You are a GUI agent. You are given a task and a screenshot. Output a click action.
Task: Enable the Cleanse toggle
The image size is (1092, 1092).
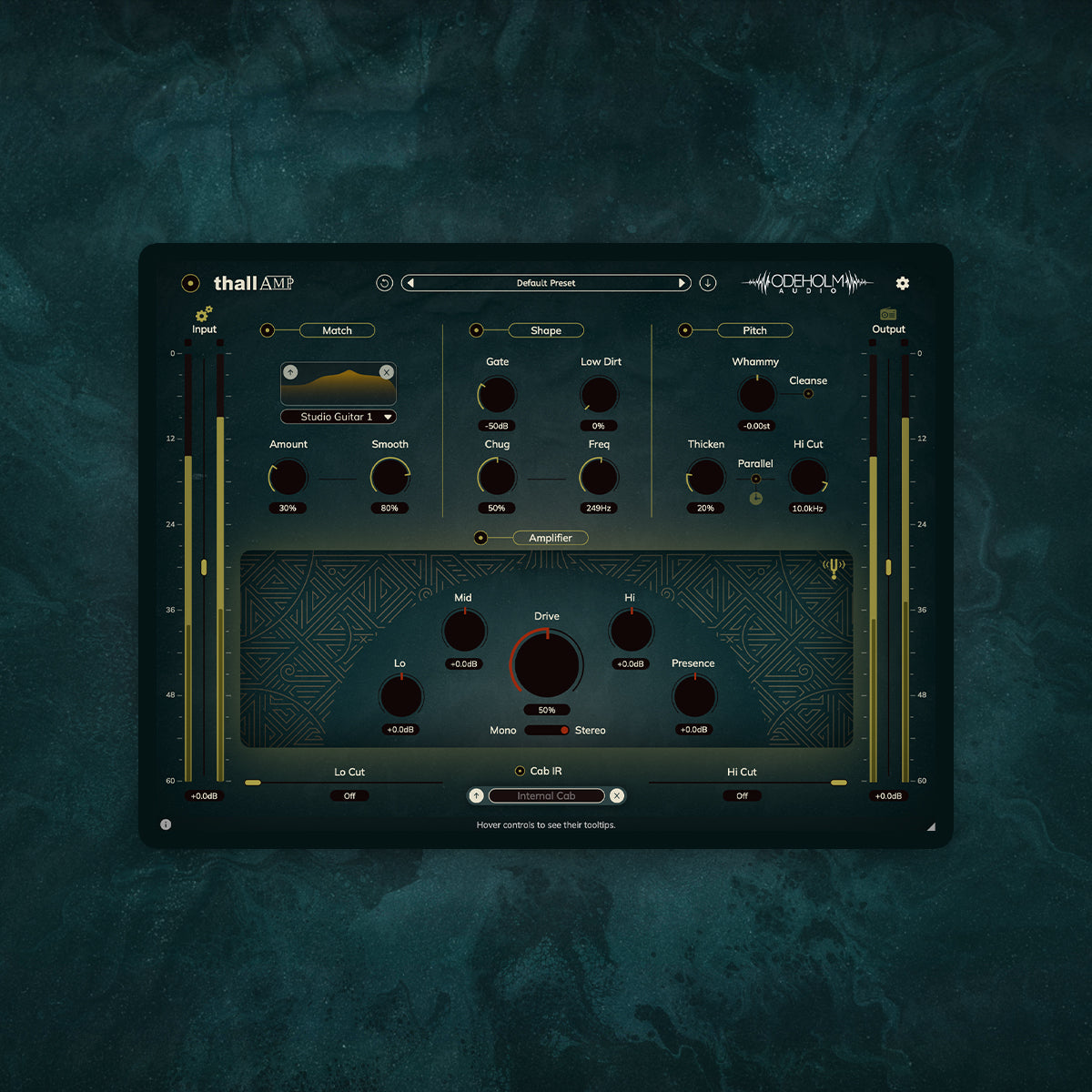pyautogui.click(x=808, y=394)
